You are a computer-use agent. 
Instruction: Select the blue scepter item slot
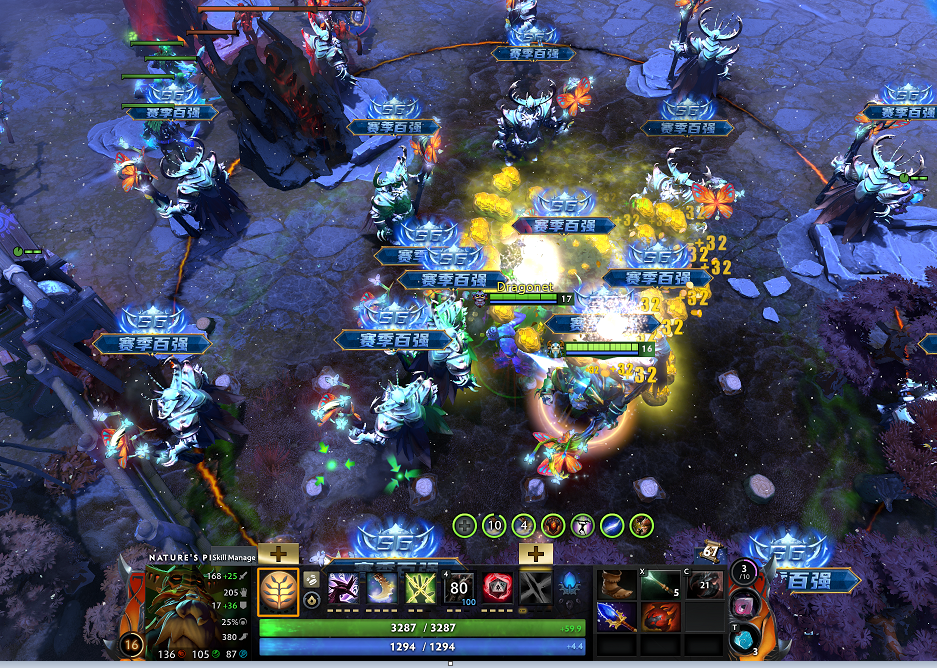pos(619,616)
